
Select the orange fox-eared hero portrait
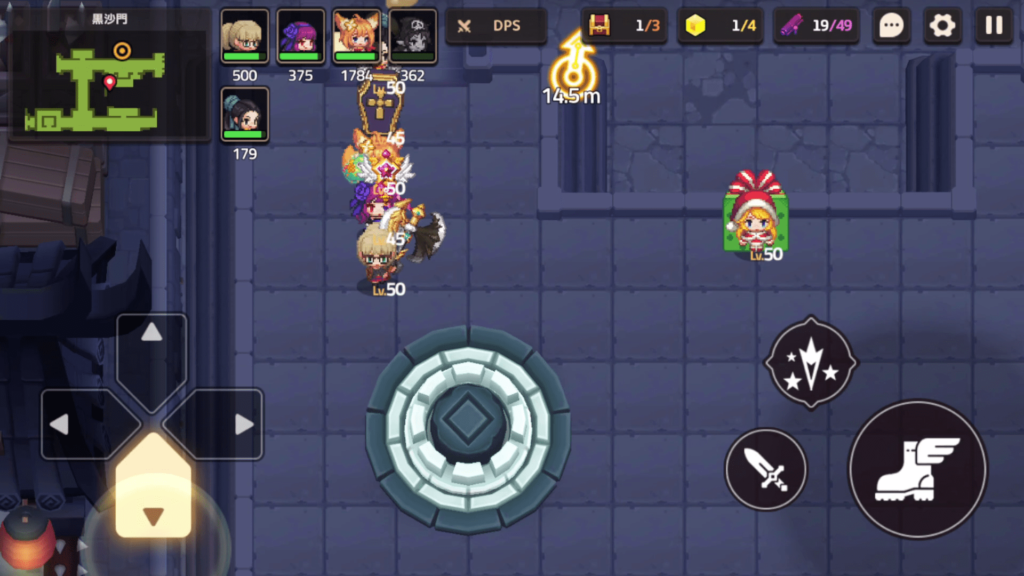pos(356,37)
